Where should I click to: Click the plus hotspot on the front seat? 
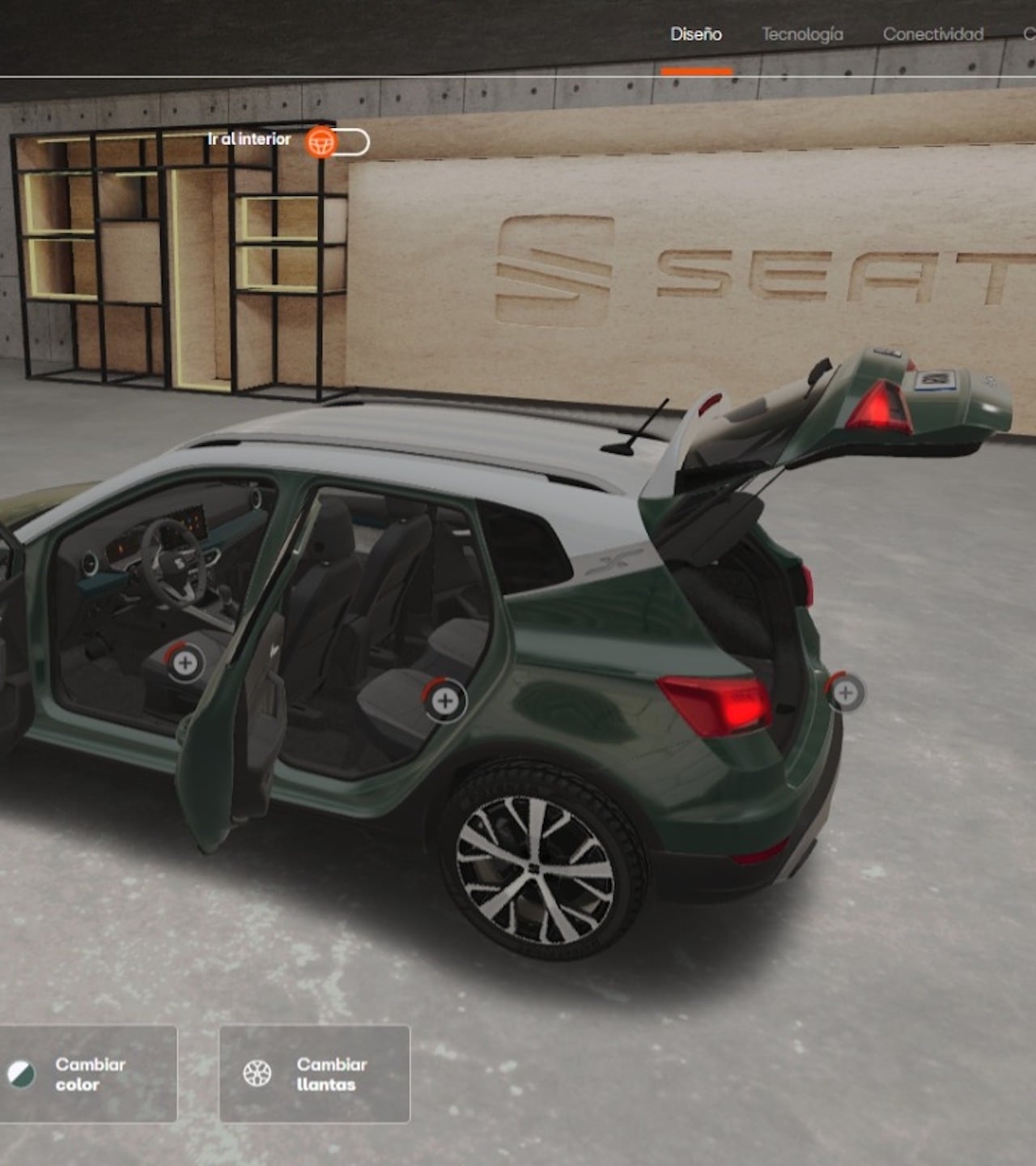(185, 663)
